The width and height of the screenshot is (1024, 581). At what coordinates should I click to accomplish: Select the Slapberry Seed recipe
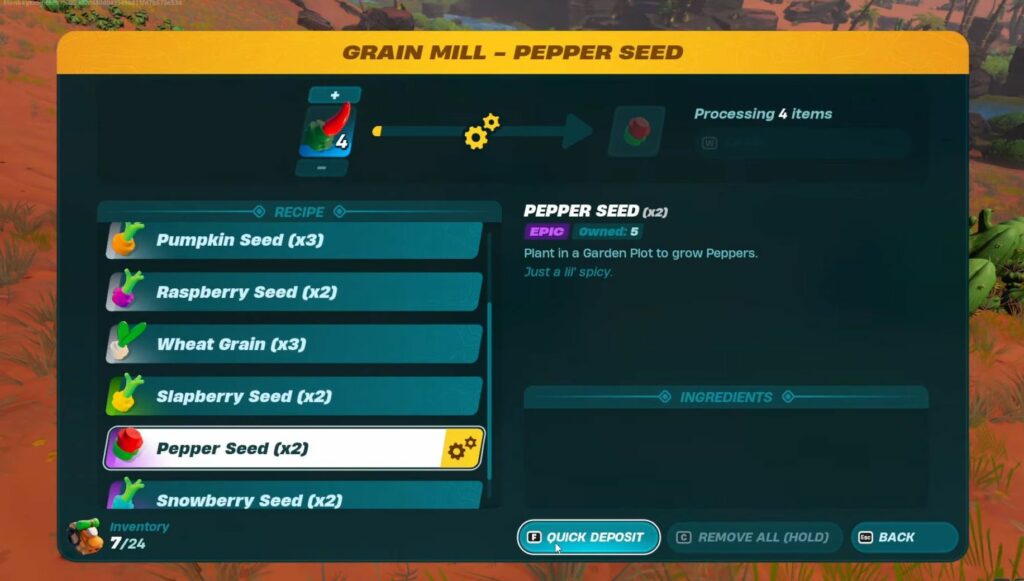tap(293, 397)
